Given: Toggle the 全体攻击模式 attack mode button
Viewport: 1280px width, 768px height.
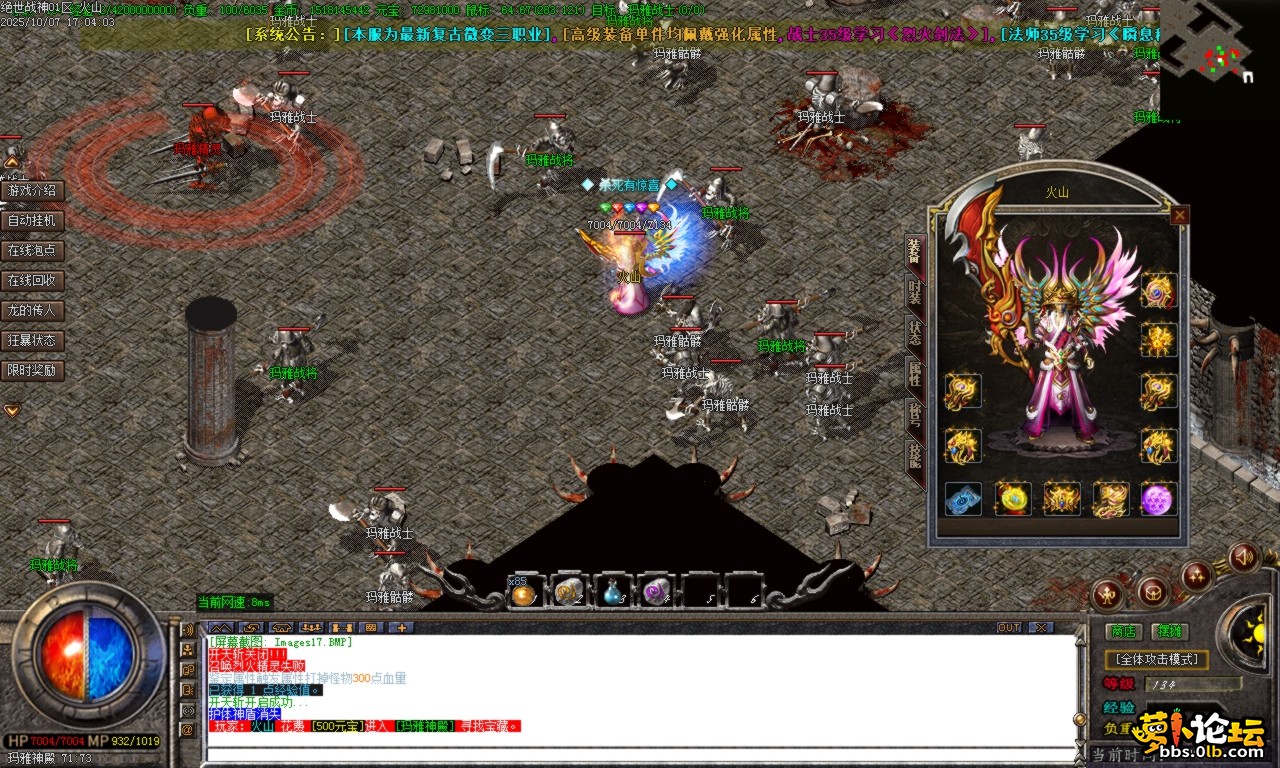Looking at the screenshot, I should pos(1157,660).
